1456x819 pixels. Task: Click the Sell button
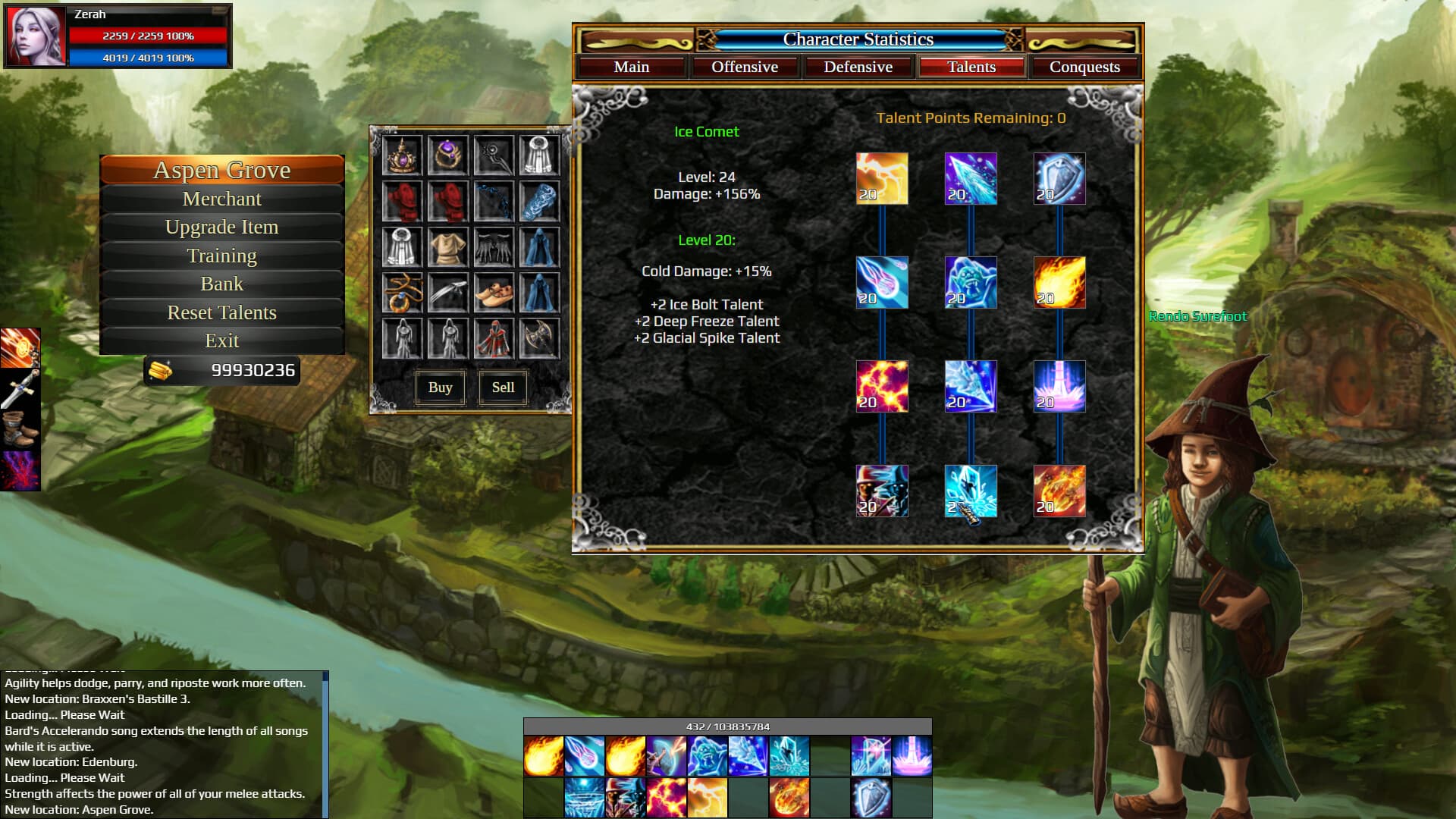click(502, 388)
